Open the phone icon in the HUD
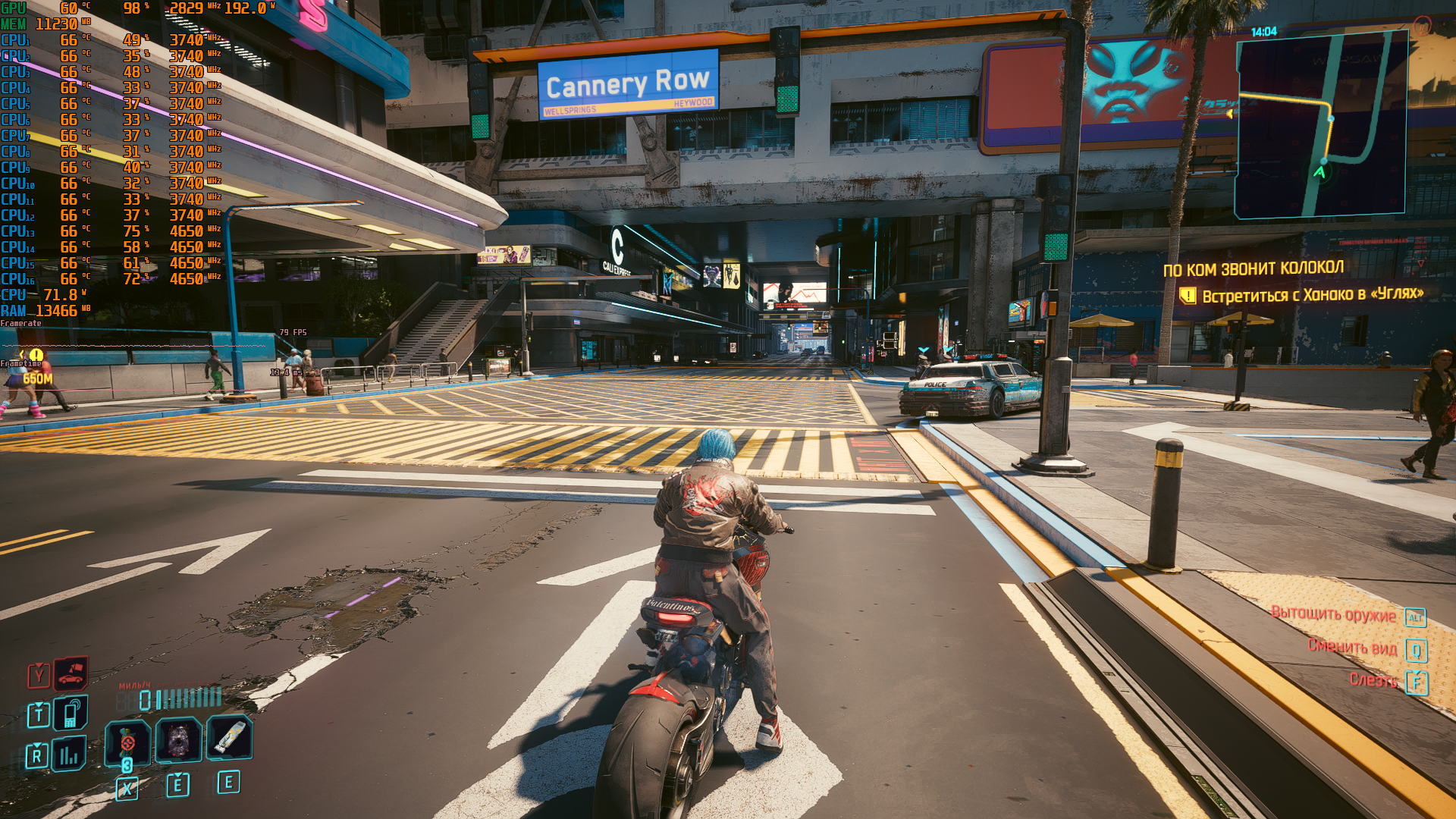This screenshot has width=1456, height=819. pos(71,713)
